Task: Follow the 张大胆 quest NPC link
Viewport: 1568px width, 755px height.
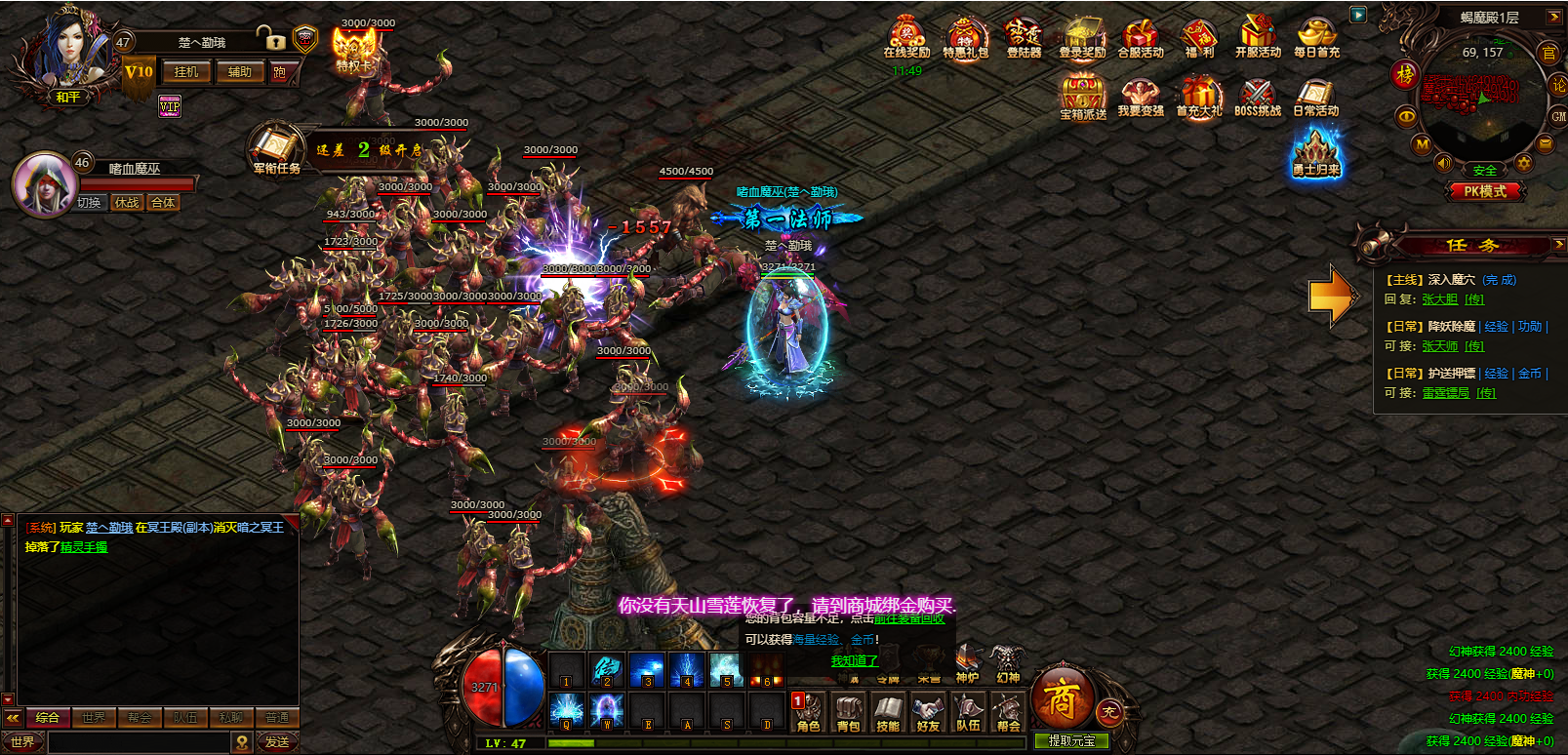Action: pyautogui.click(x=1439, y=299)
